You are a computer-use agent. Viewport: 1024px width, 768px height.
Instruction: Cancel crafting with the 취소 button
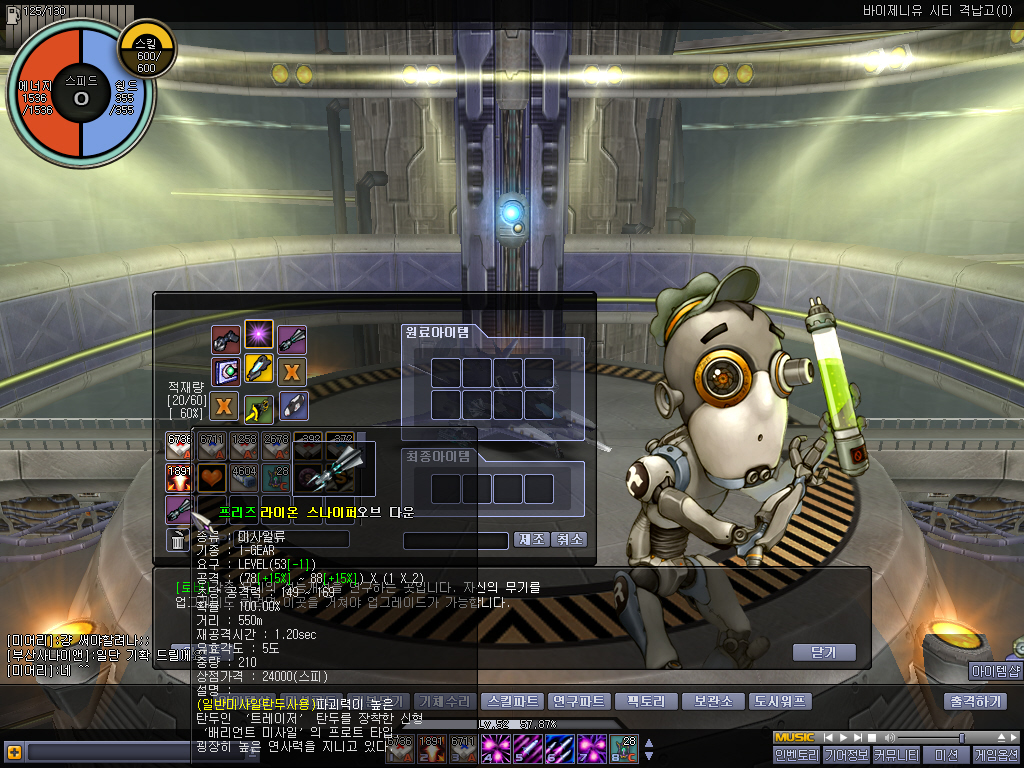[x=569, y=539]
